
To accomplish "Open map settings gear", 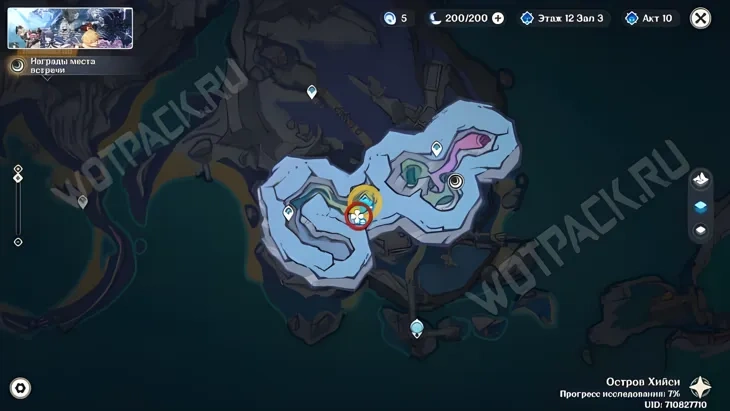I will pos(20,388).
